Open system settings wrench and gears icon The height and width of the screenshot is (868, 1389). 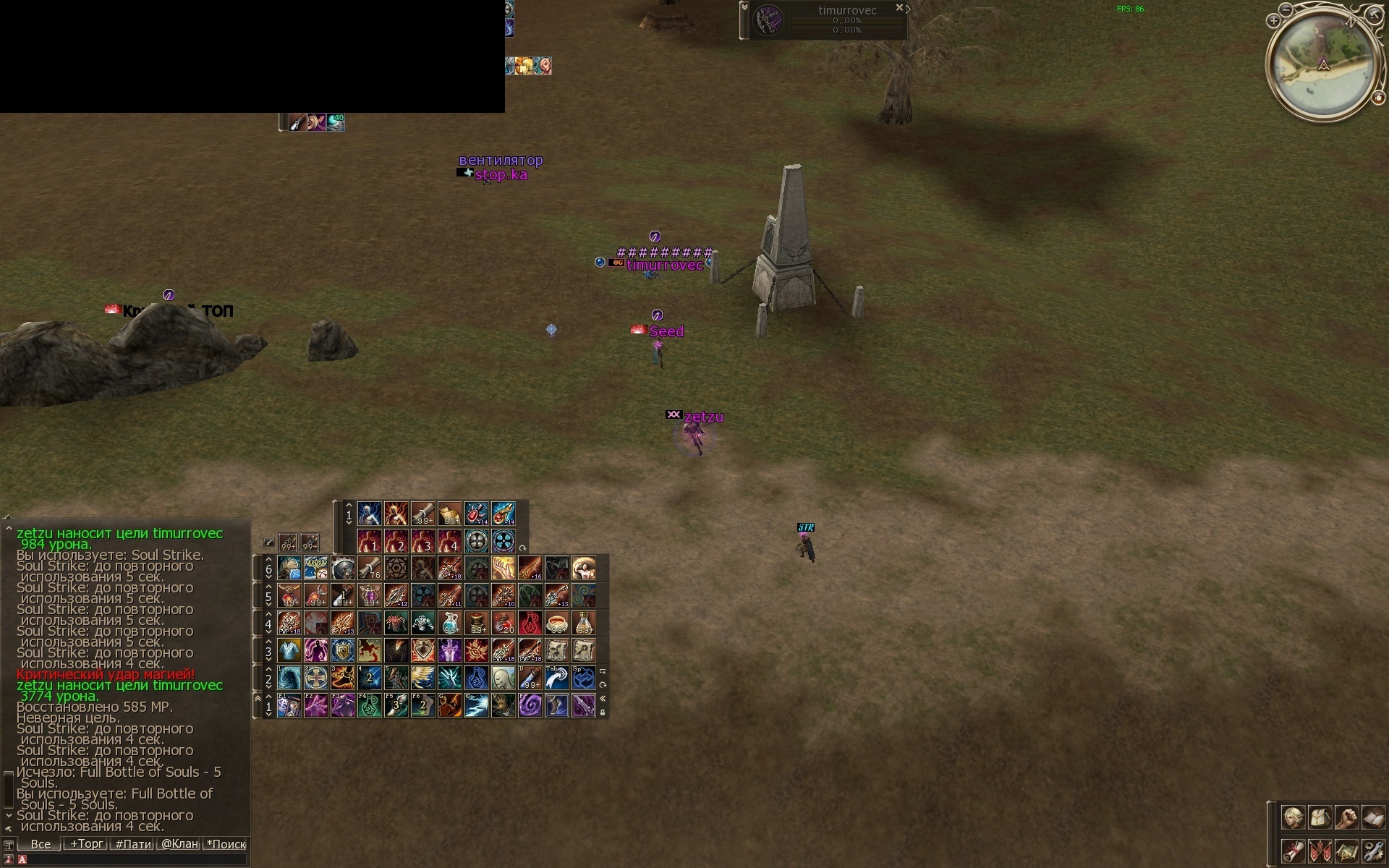pyautogui.click(x=1373, y=851)
